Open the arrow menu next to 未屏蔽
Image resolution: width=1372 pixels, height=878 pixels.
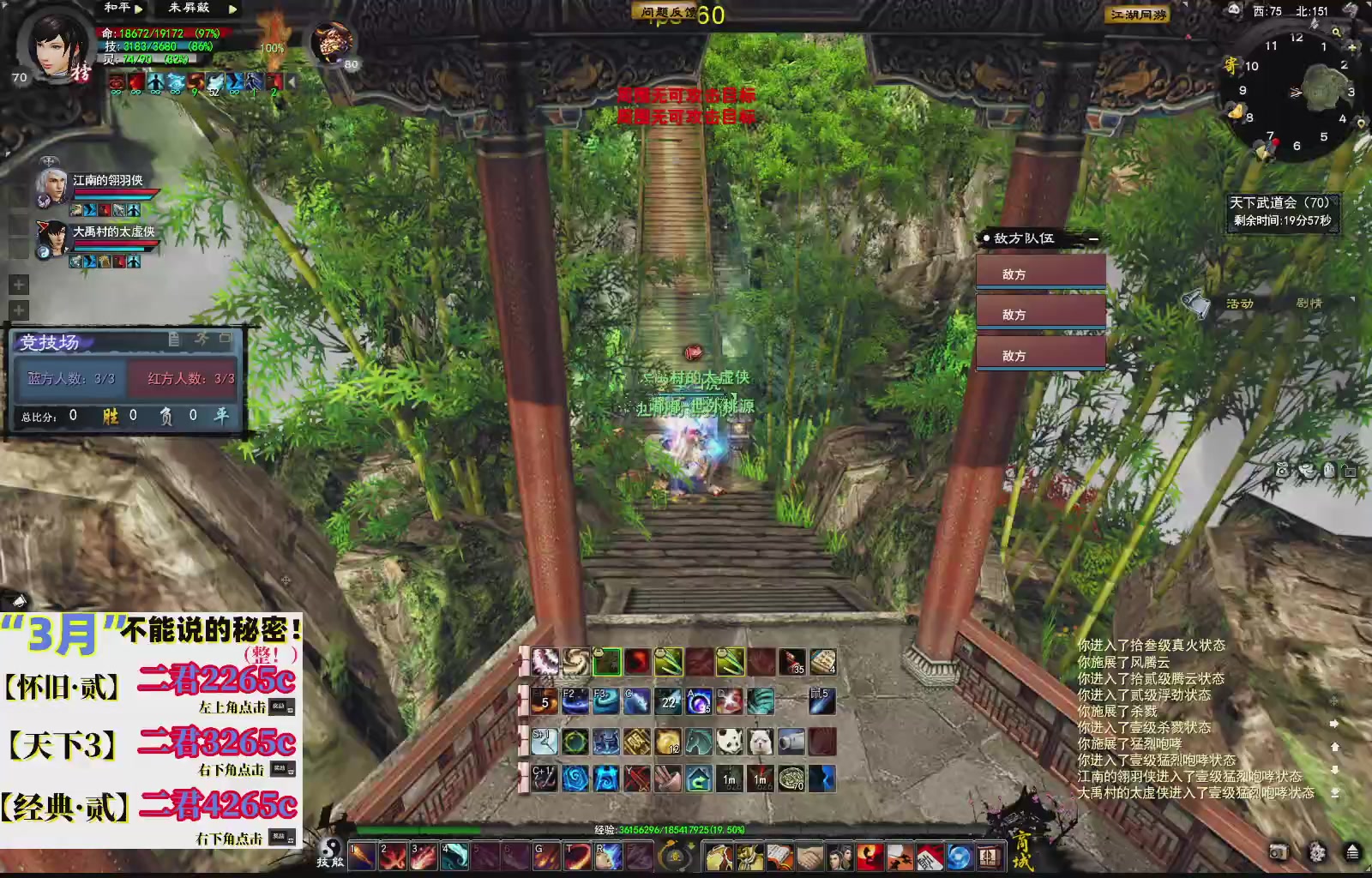pos(231,10)
